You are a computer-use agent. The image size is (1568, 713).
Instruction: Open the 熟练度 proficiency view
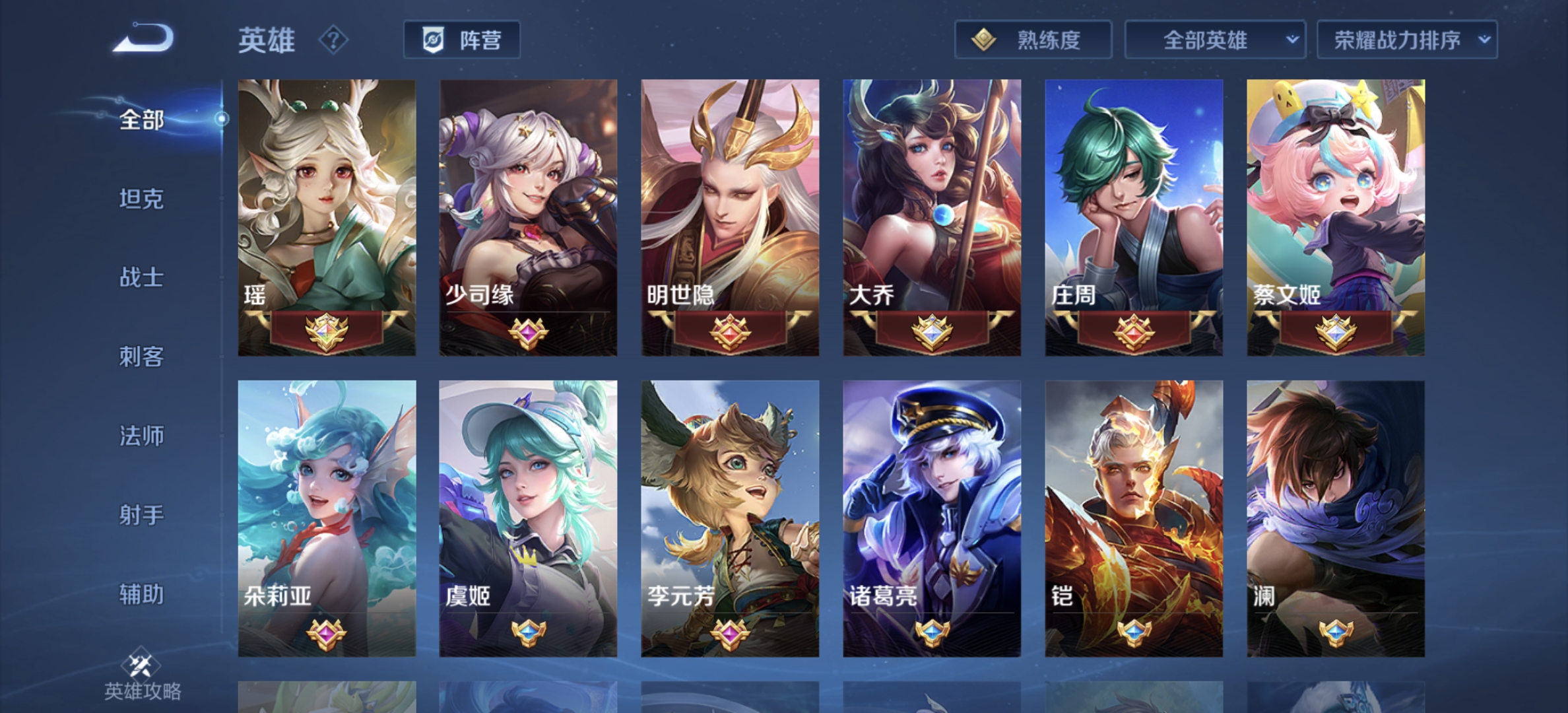(1033, 40)
